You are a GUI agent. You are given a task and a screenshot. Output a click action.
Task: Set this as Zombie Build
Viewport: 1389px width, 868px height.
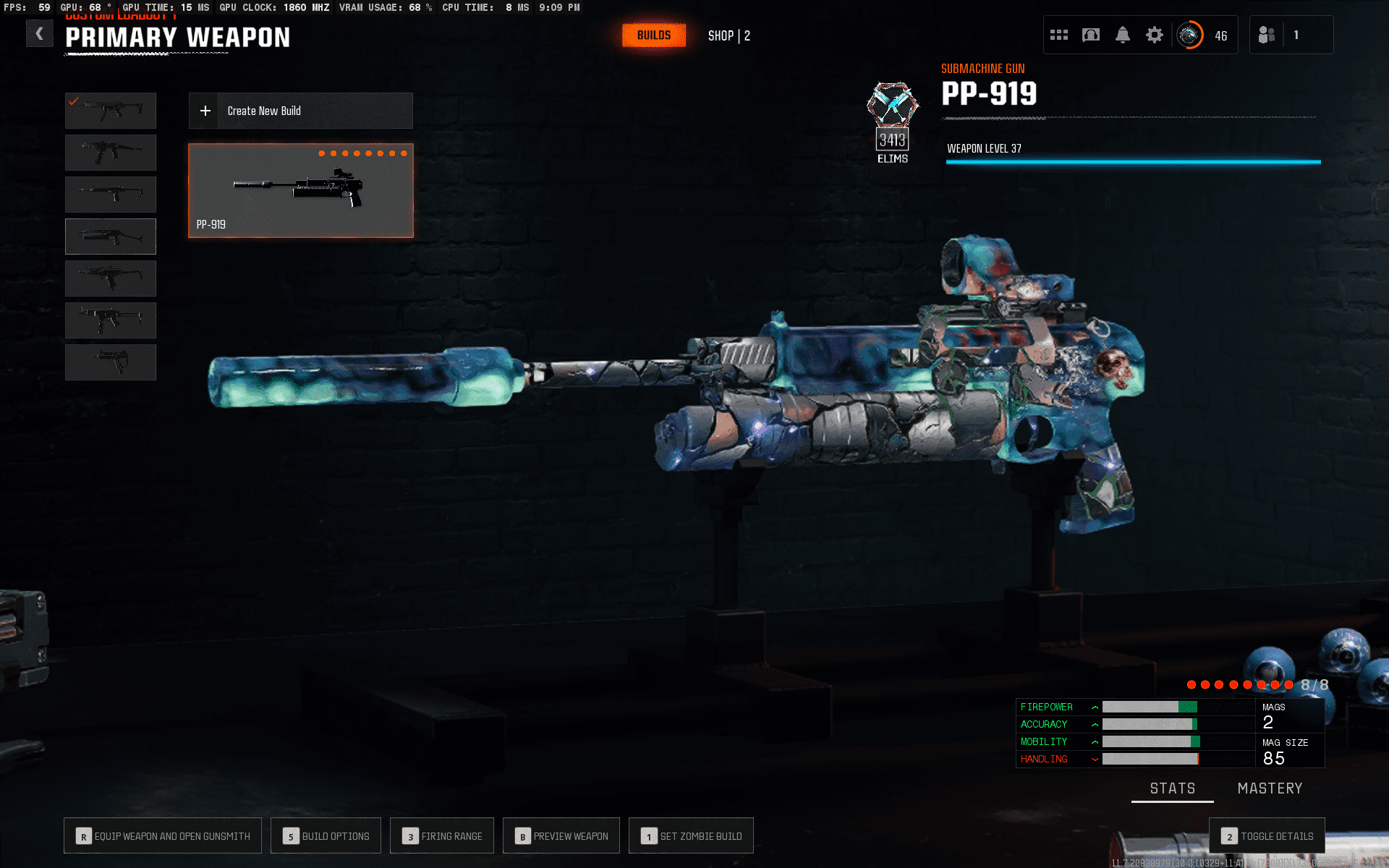691,836
